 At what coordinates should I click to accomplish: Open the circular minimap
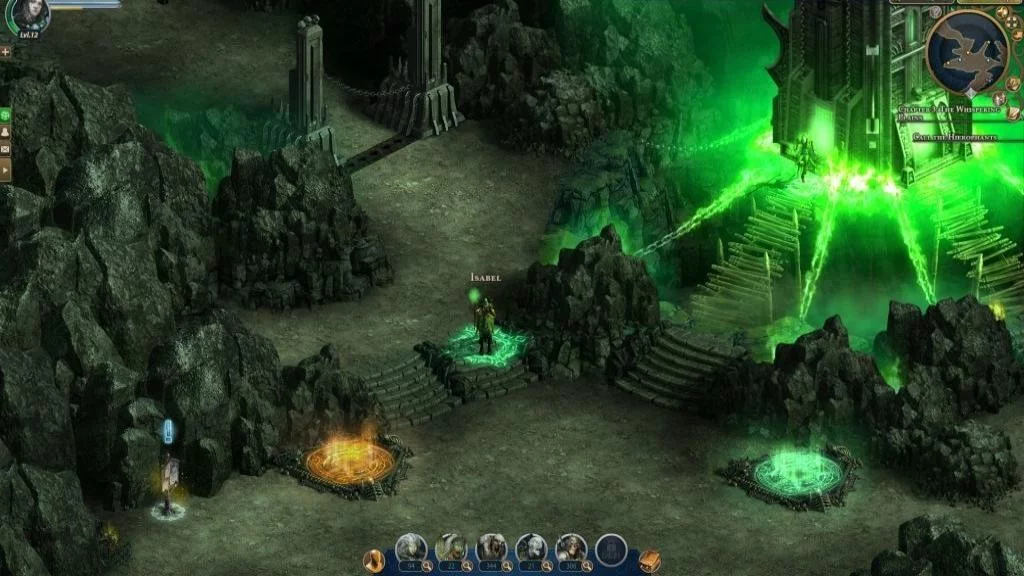(x=967, y=51)
